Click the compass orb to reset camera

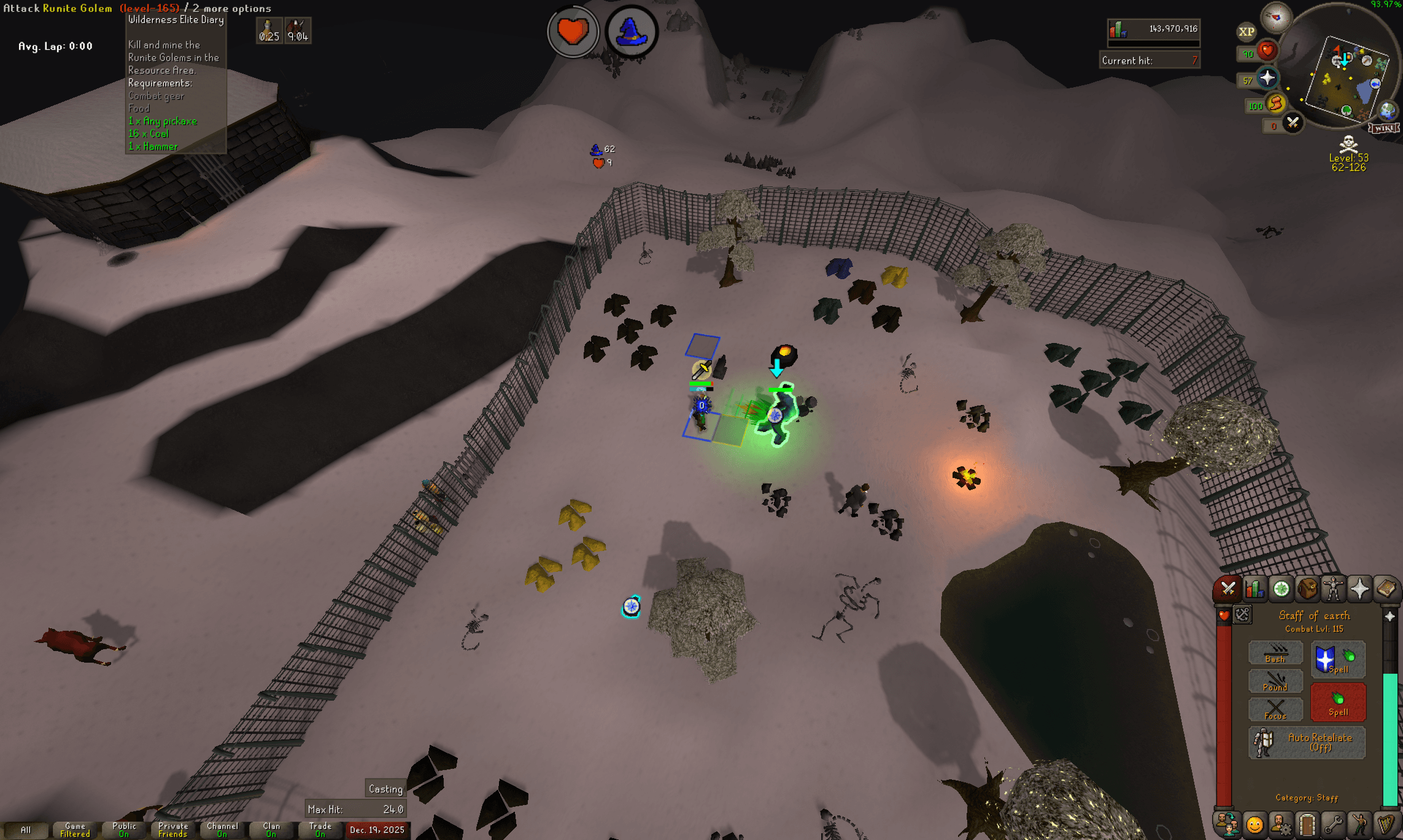click(x=1277, y=17)
